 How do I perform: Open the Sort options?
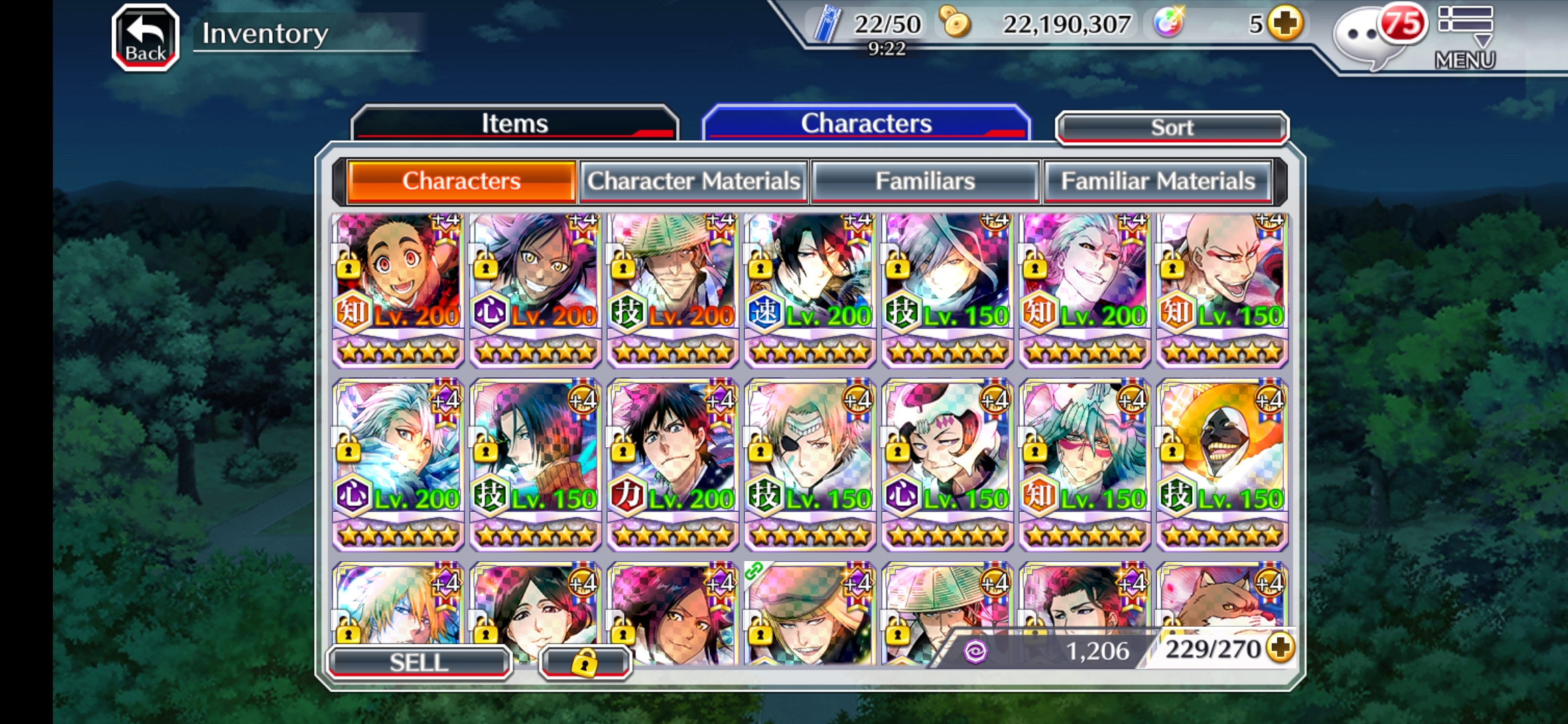pyautogui.click(x=1171, y=127)
